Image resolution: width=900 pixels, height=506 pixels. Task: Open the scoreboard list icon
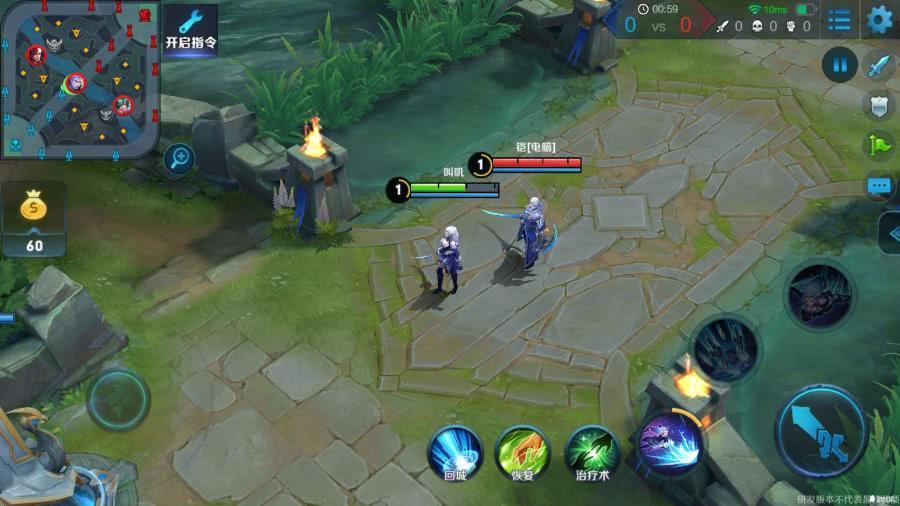[840, 20]
